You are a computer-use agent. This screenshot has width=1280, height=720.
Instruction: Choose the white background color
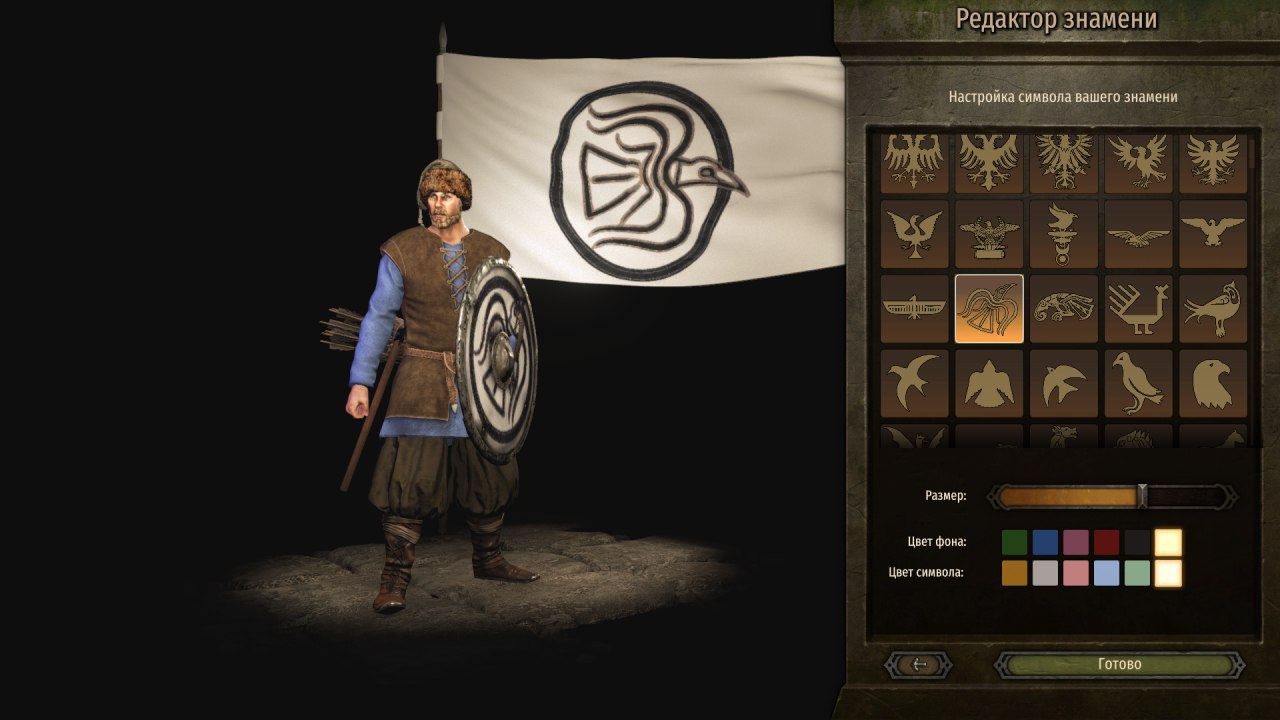[1170, 541]
